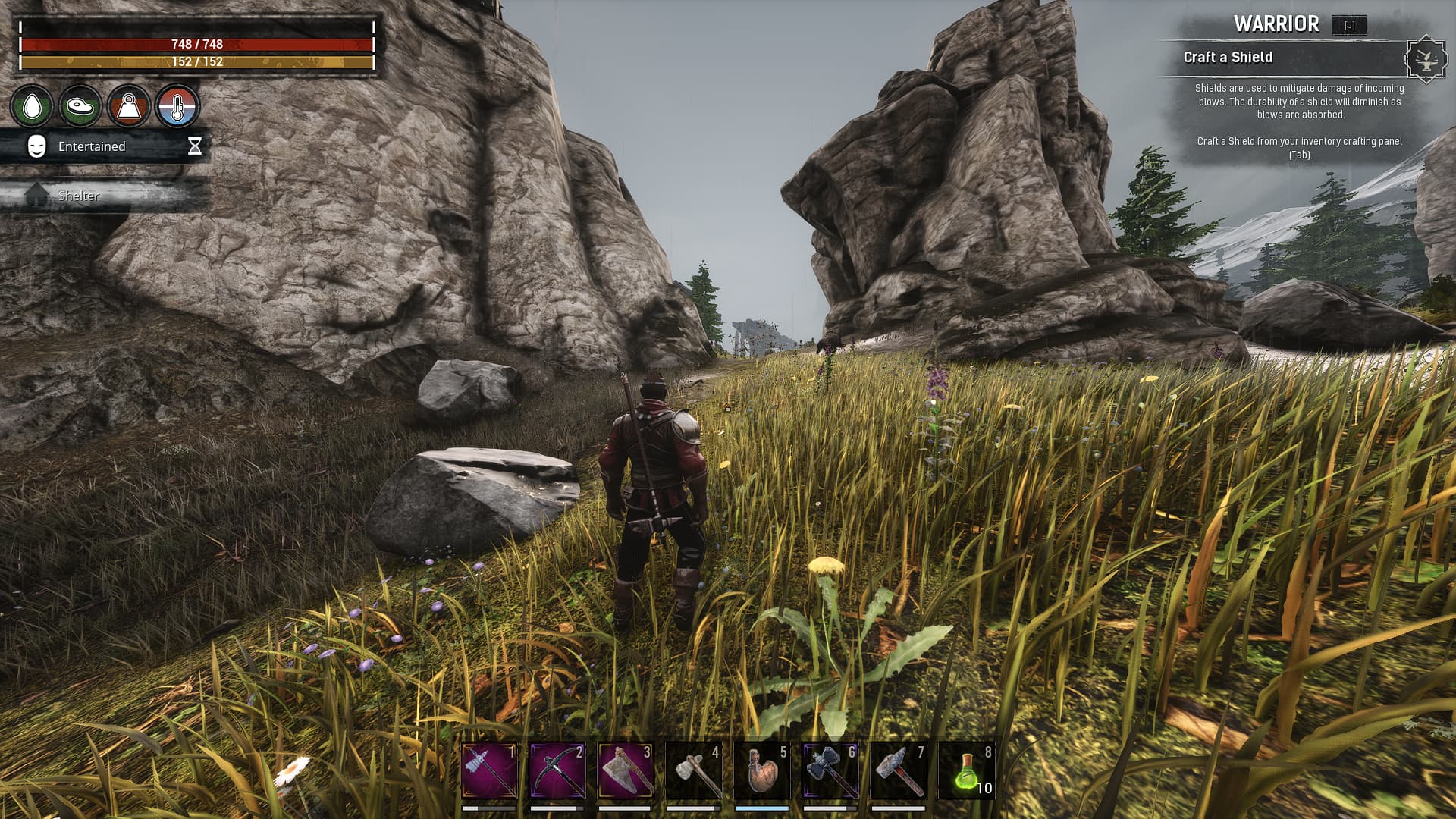Viewport: 1456px width, 819px height.
Task: Equip the warhammer in hotbar slot 6
Action: (830, 770)
